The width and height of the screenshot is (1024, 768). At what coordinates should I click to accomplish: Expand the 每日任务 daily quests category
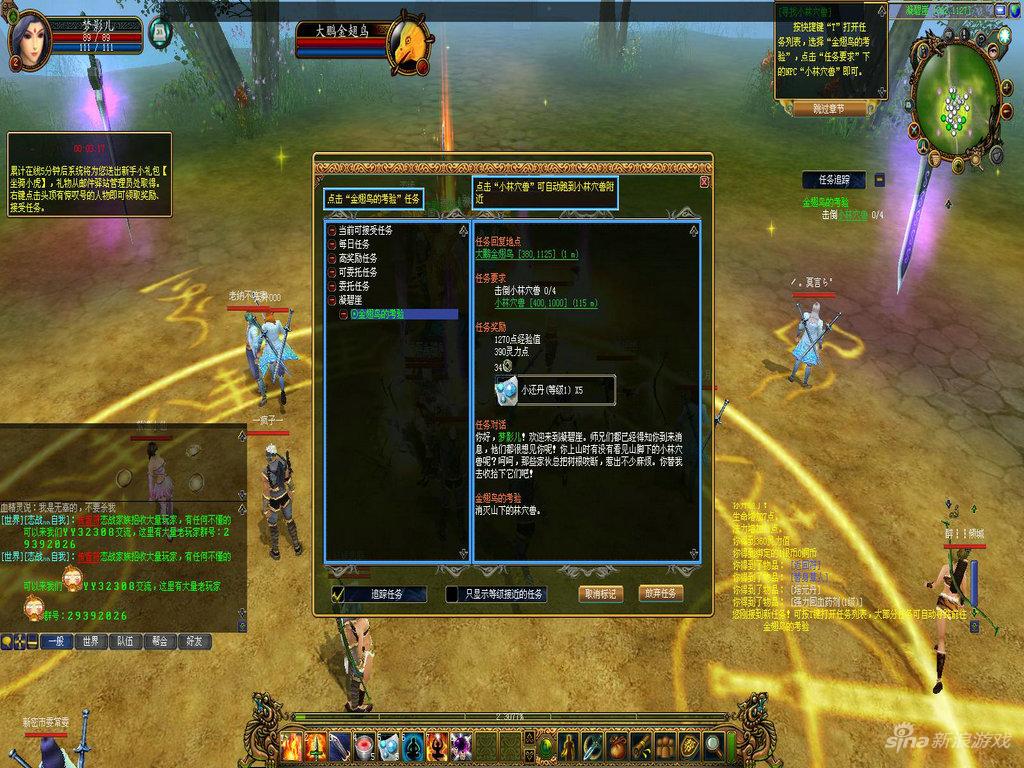click(x=331, y=244)
